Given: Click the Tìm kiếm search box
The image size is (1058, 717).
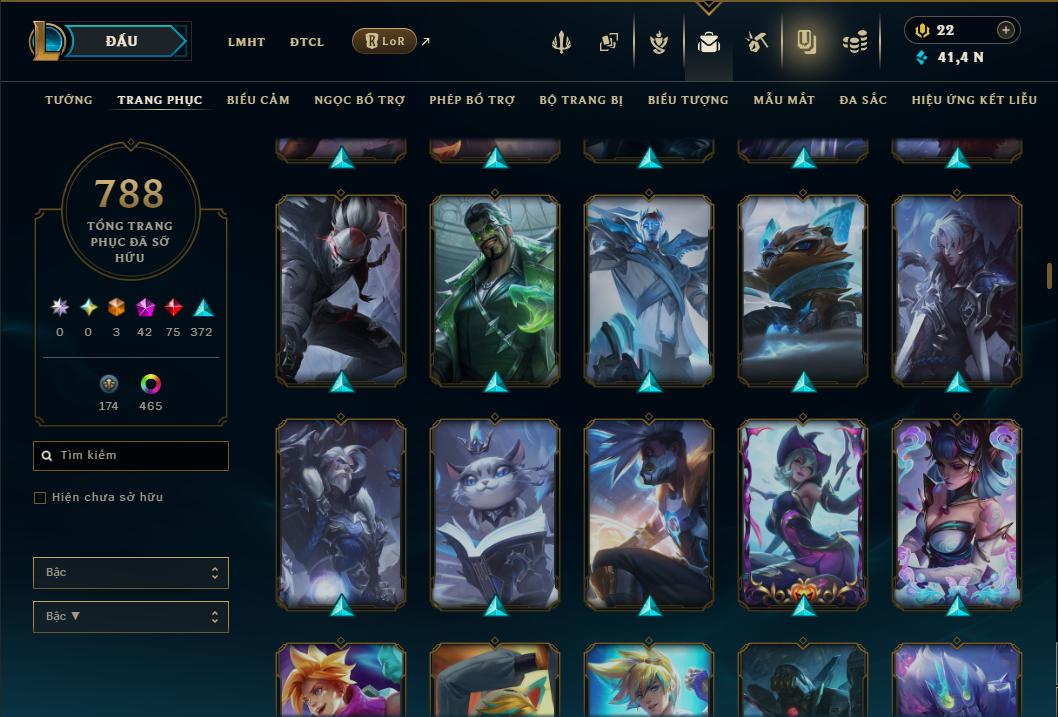Looking at the screenshot, I should pyautogui.click(x=131, y=456).
